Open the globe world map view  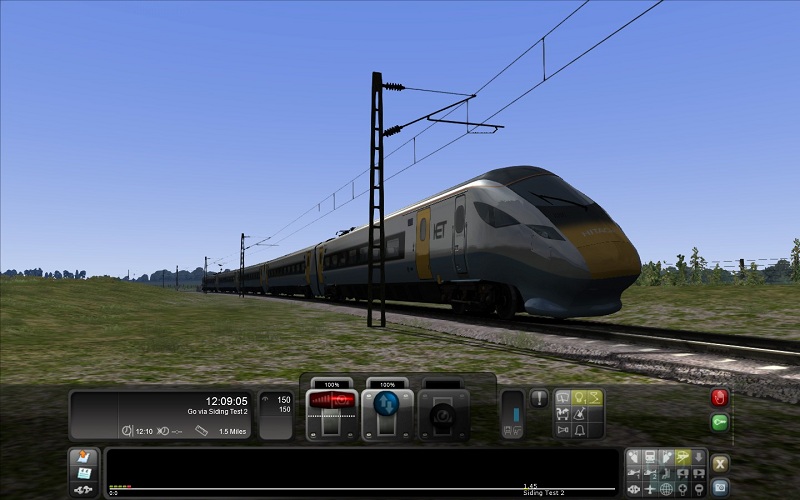[x=666, y=489]
